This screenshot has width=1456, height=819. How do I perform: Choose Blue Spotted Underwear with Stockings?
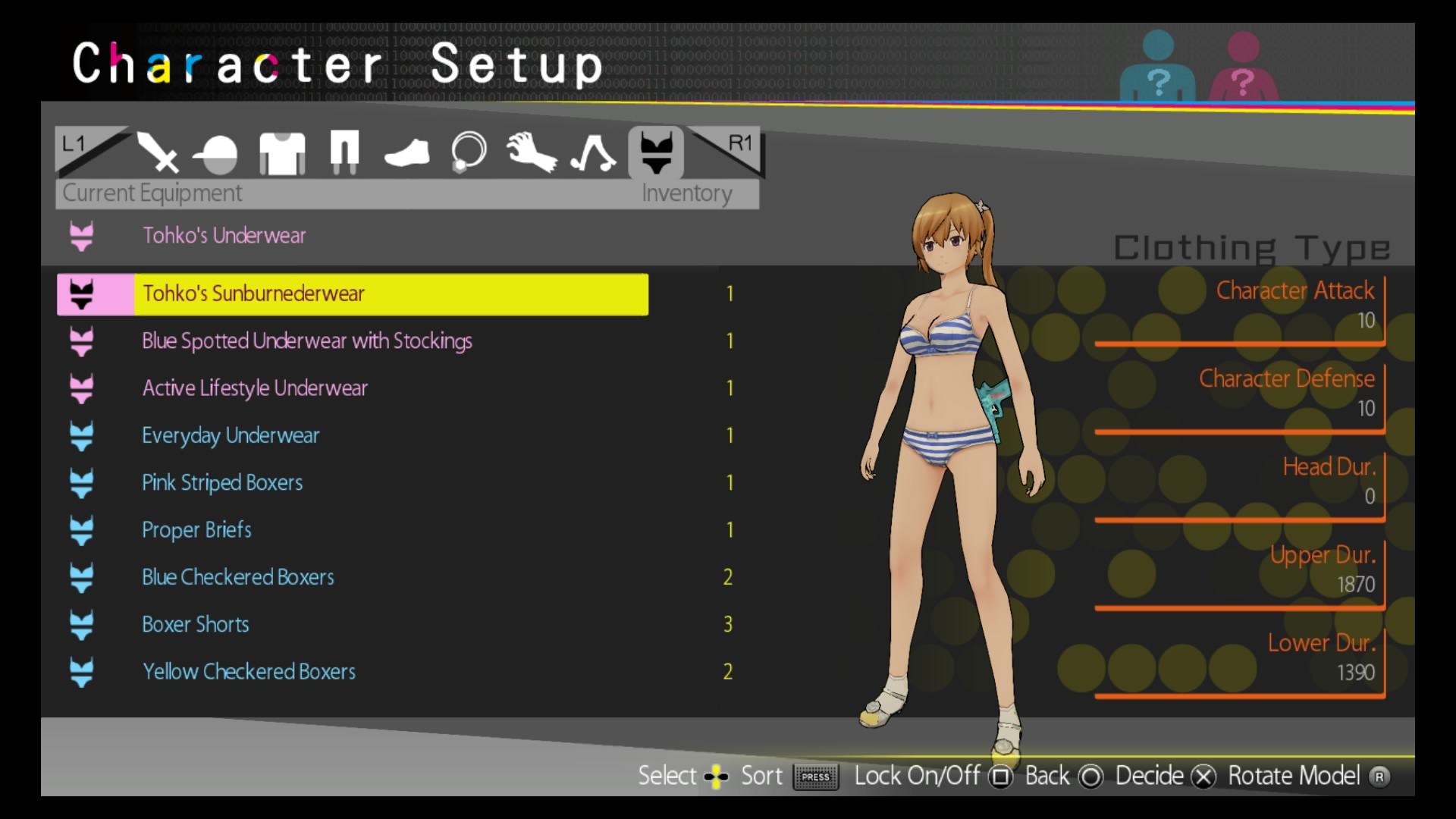pyautogui.click(x=307, y=341)
